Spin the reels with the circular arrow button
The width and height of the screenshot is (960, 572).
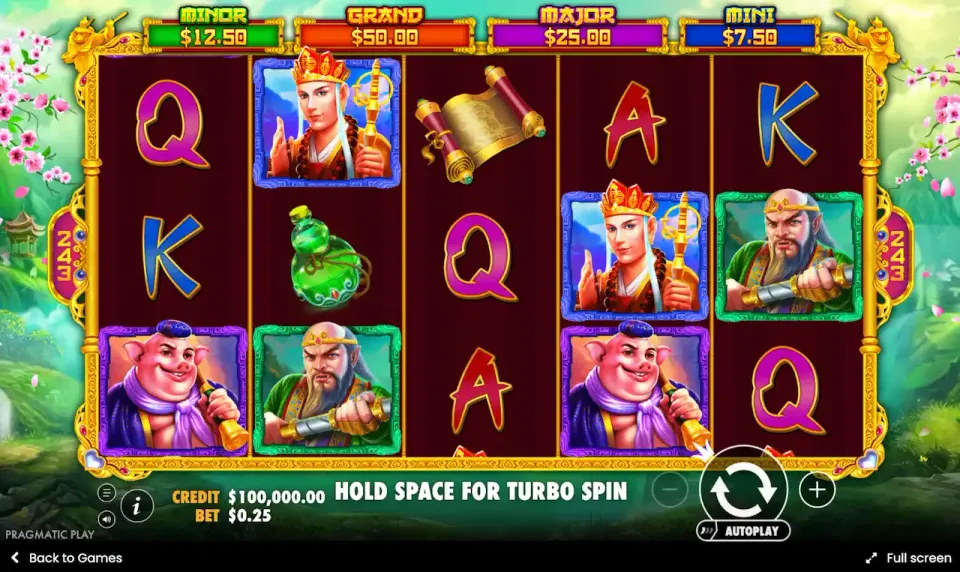pyautogui.click(x=743, y=488)
